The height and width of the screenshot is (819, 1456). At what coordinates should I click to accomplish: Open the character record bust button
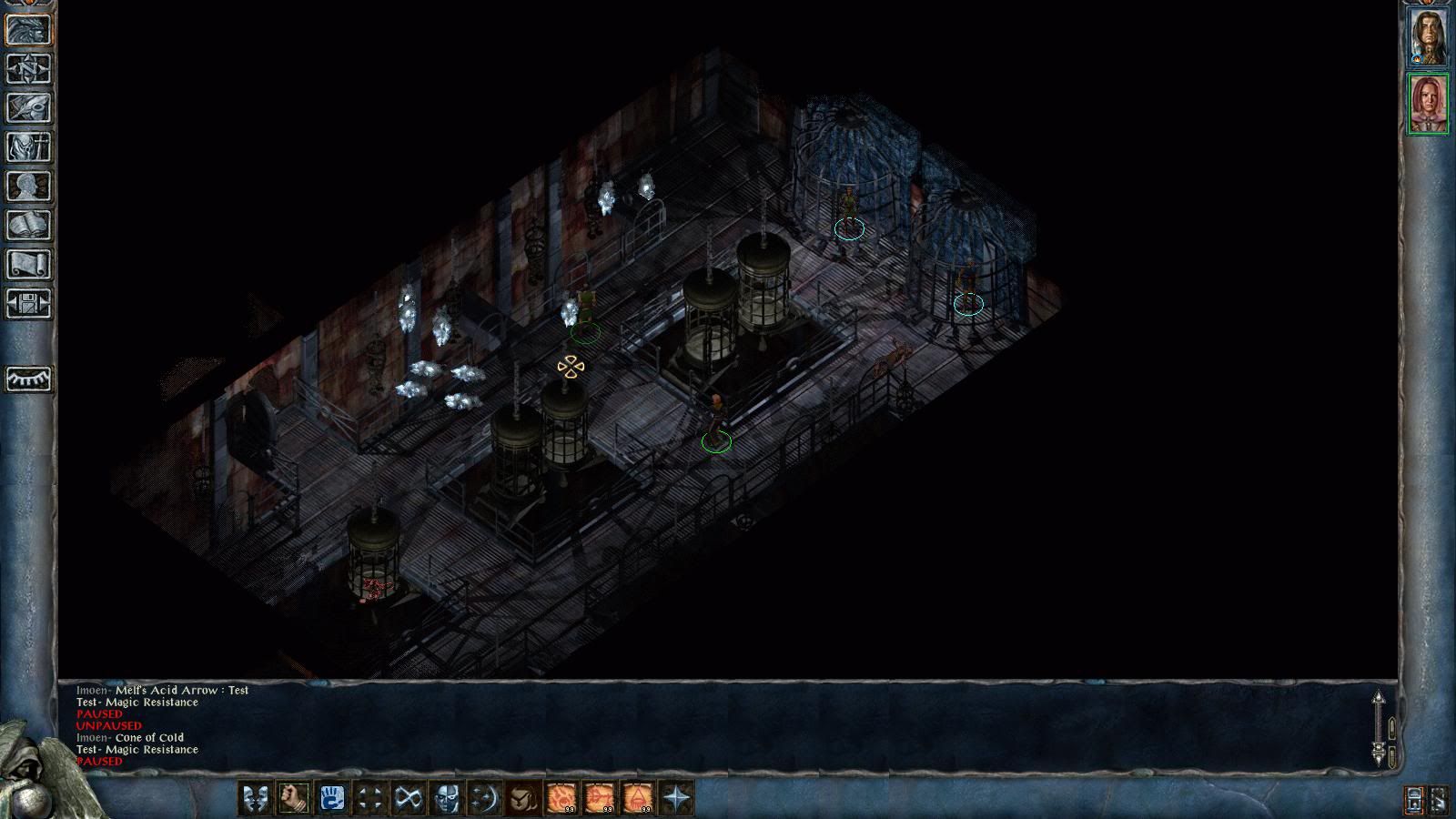coord(28,187)
